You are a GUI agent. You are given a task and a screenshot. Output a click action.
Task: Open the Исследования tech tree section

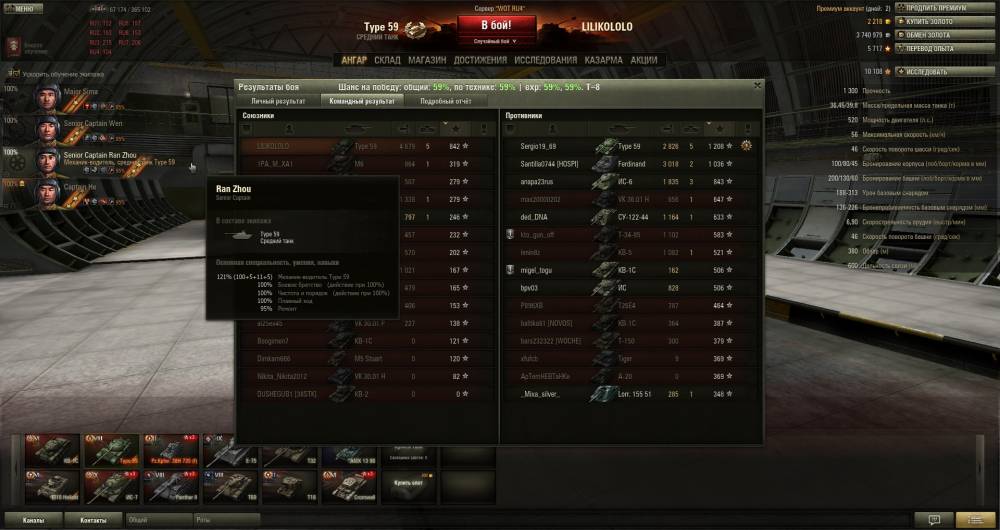click(546, 60)
